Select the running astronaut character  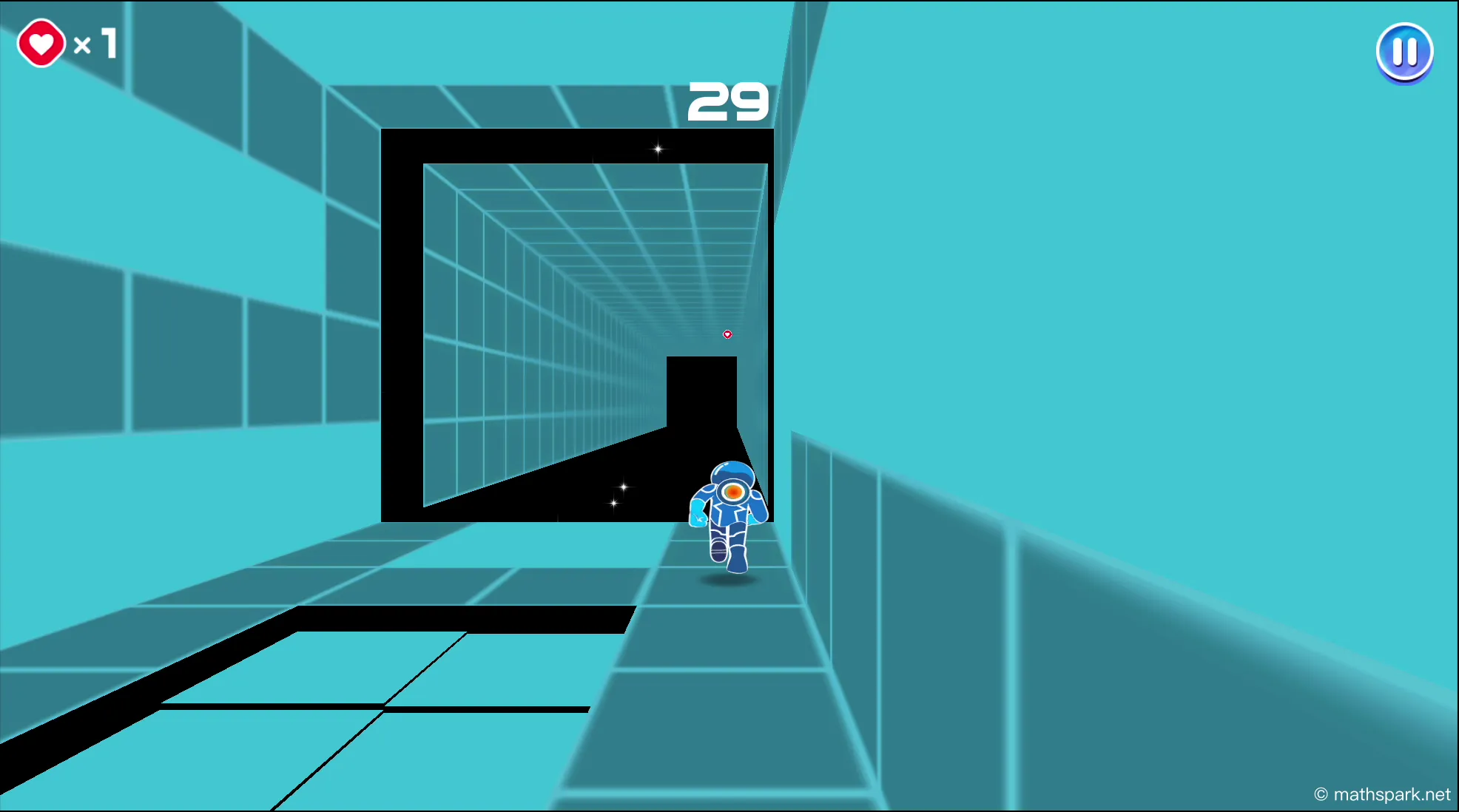pyautogui.click(x=729, y=518)
